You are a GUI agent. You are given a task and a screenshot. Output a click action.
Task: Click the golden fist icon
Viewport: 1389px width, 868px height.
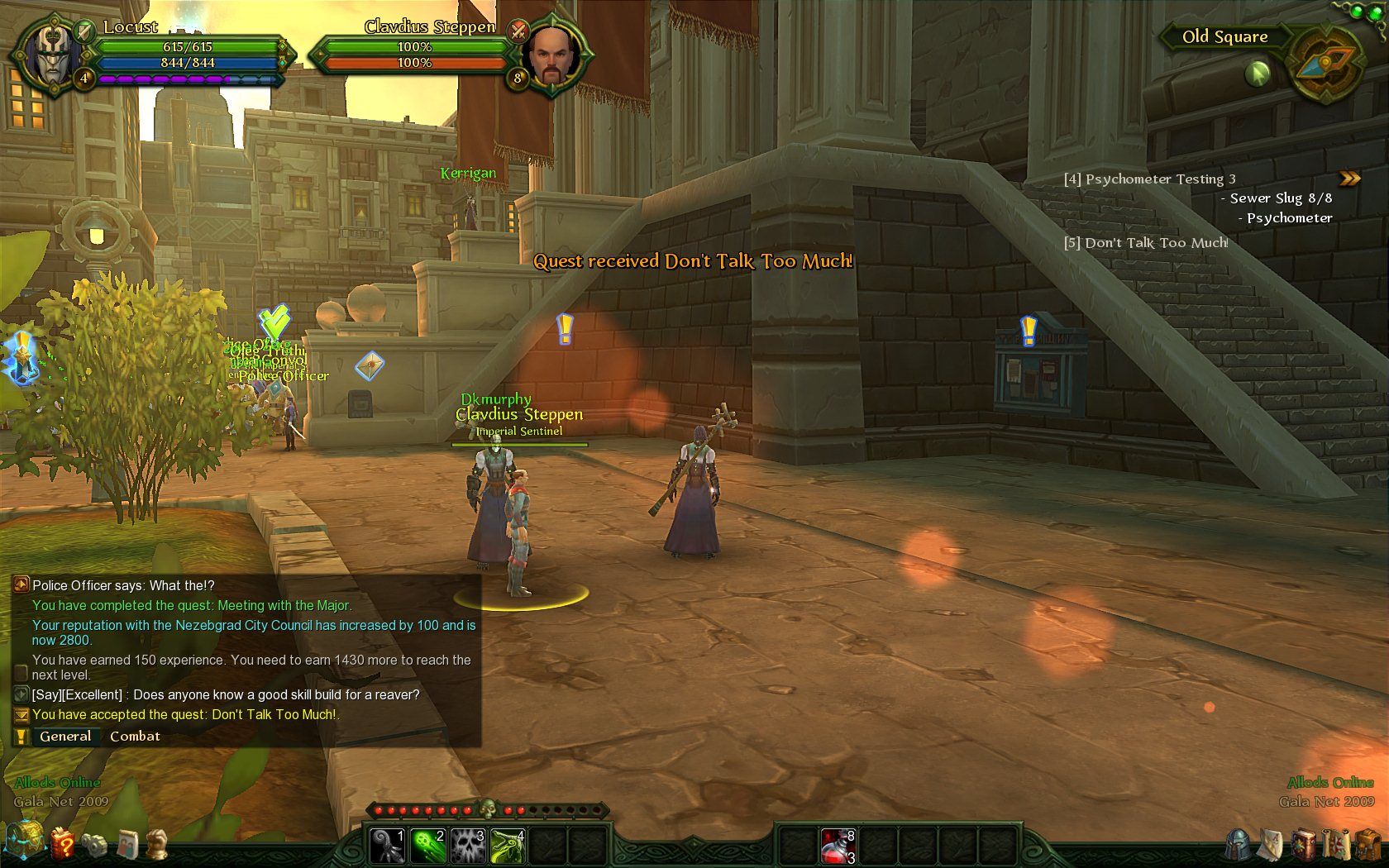(157, 844)
